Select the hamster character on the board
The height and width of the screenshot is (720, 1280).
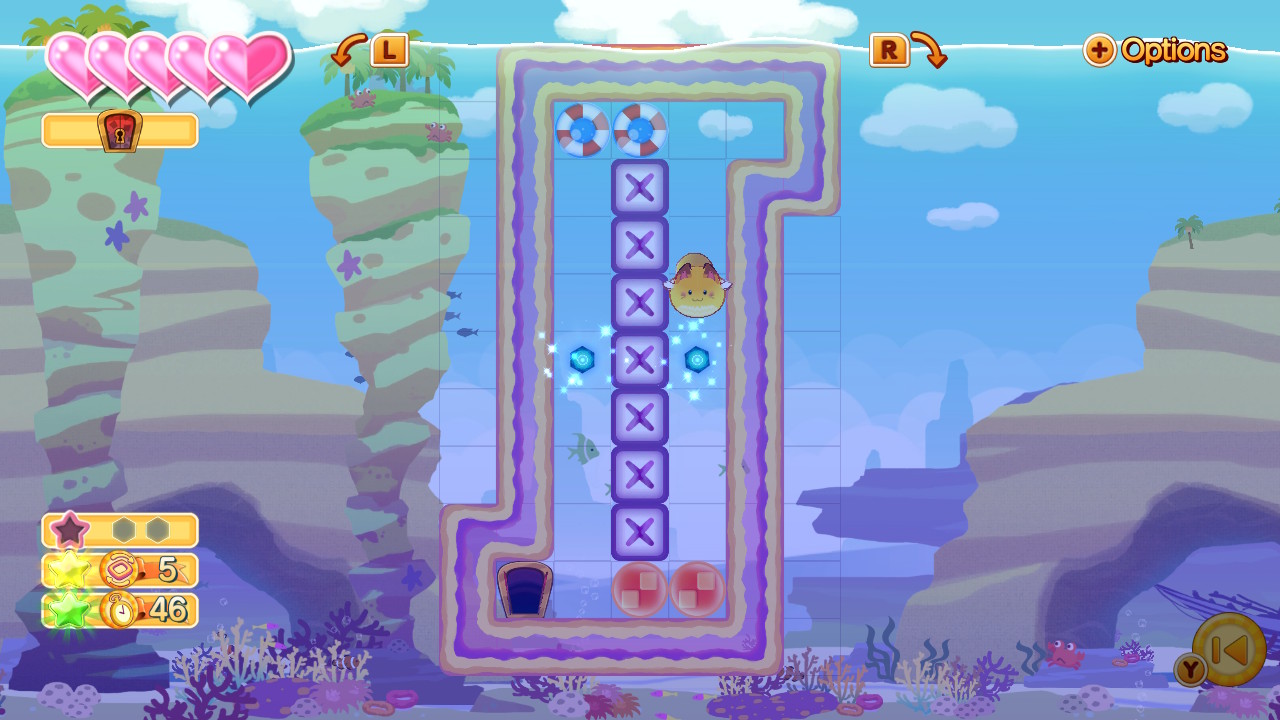pos(697,285)
